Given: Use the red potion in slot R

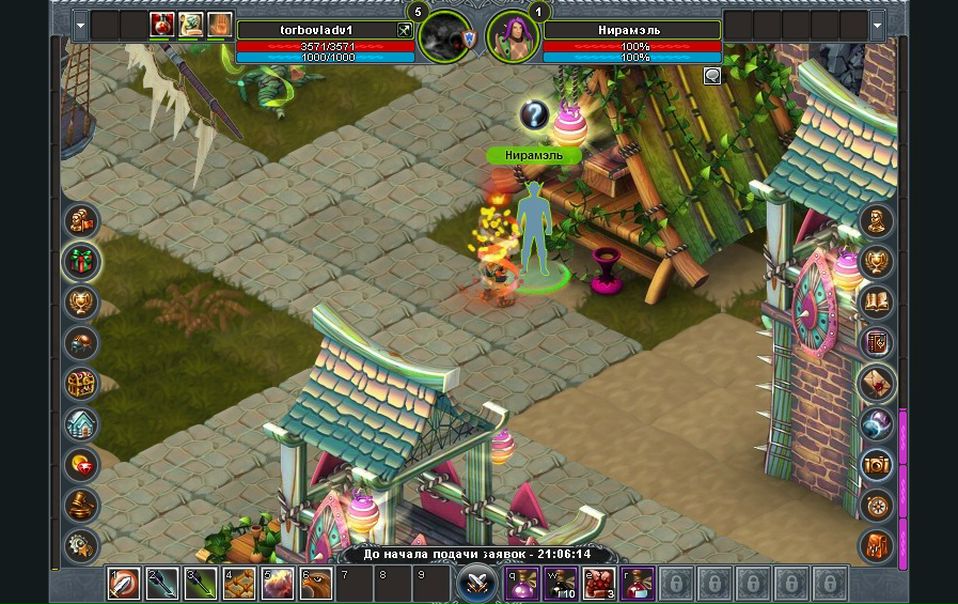Looking at the screenshot, I should [637, 582].
